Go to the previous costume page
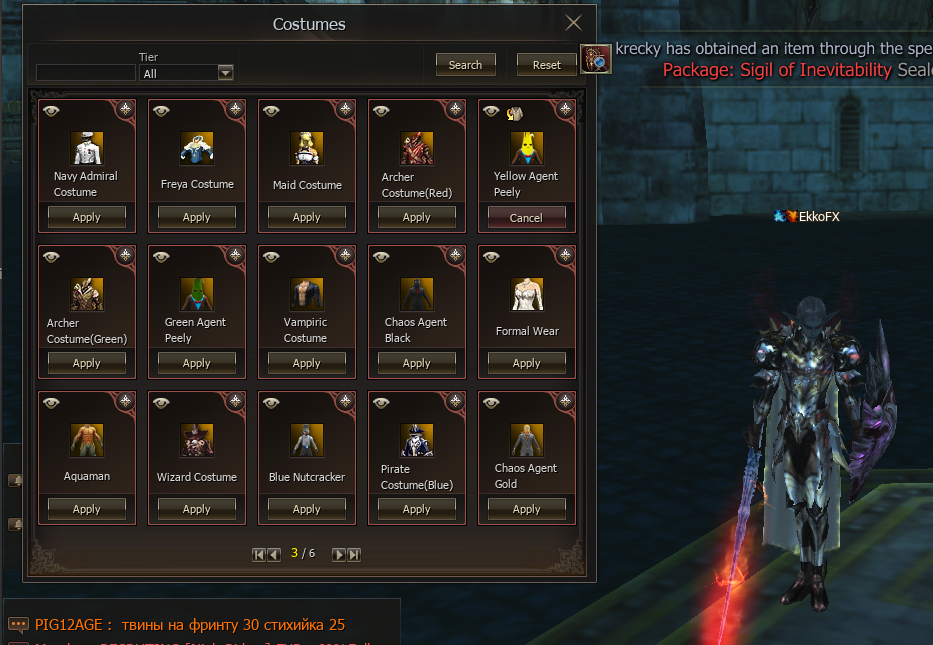 pos(274,554)
